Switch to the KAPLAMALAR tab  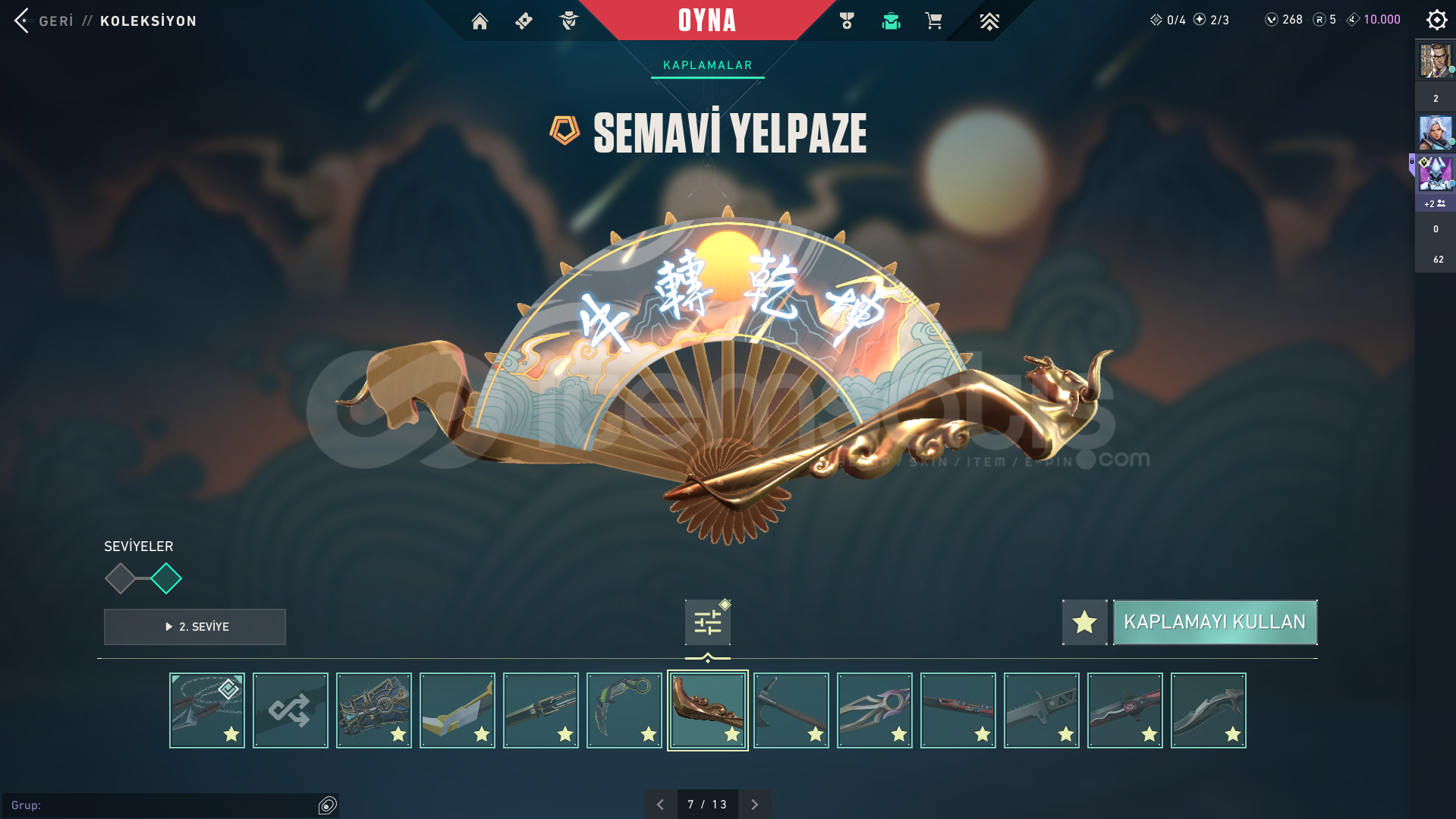pos(707,65)
